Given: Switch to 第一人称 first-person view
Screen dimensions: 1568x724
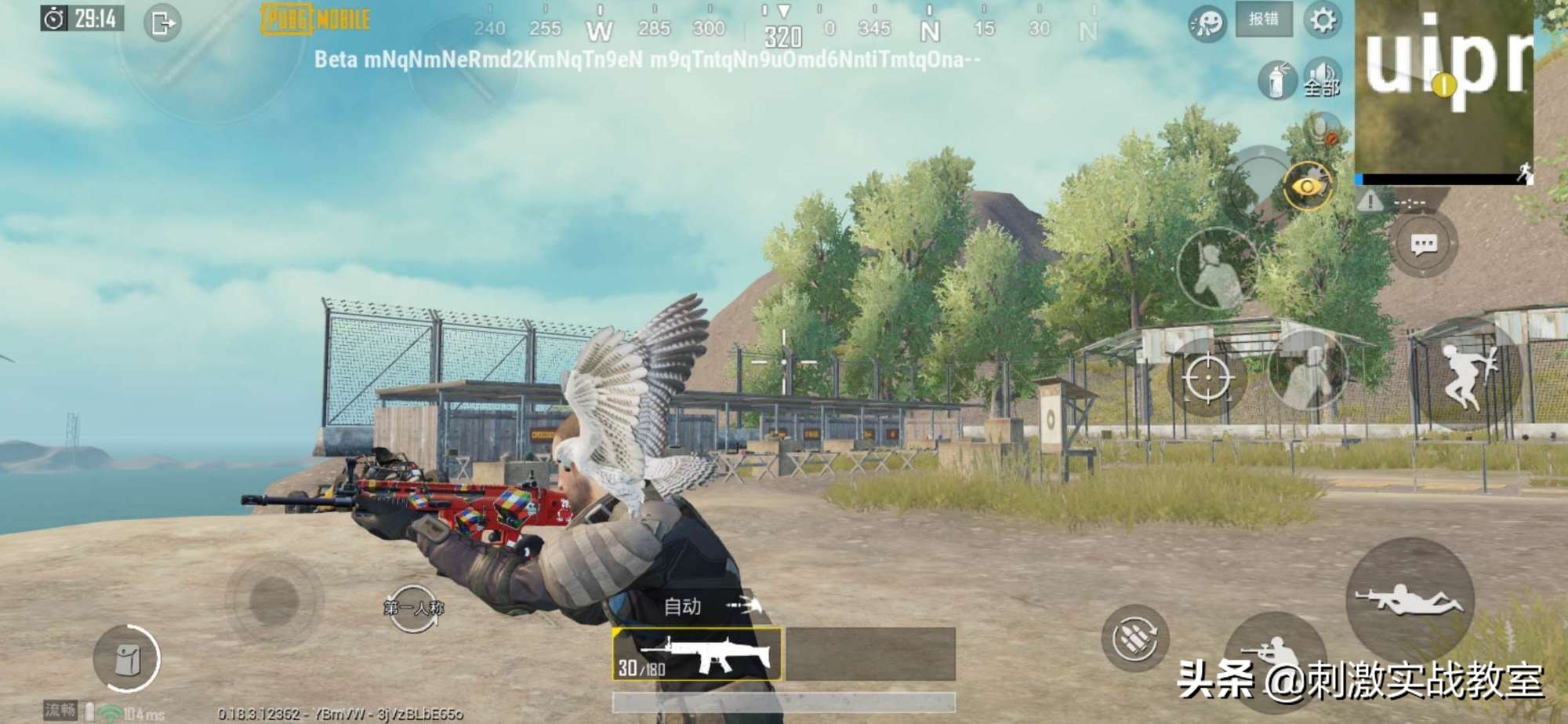Looking at the screenshot, I should [x=413, y=608].
